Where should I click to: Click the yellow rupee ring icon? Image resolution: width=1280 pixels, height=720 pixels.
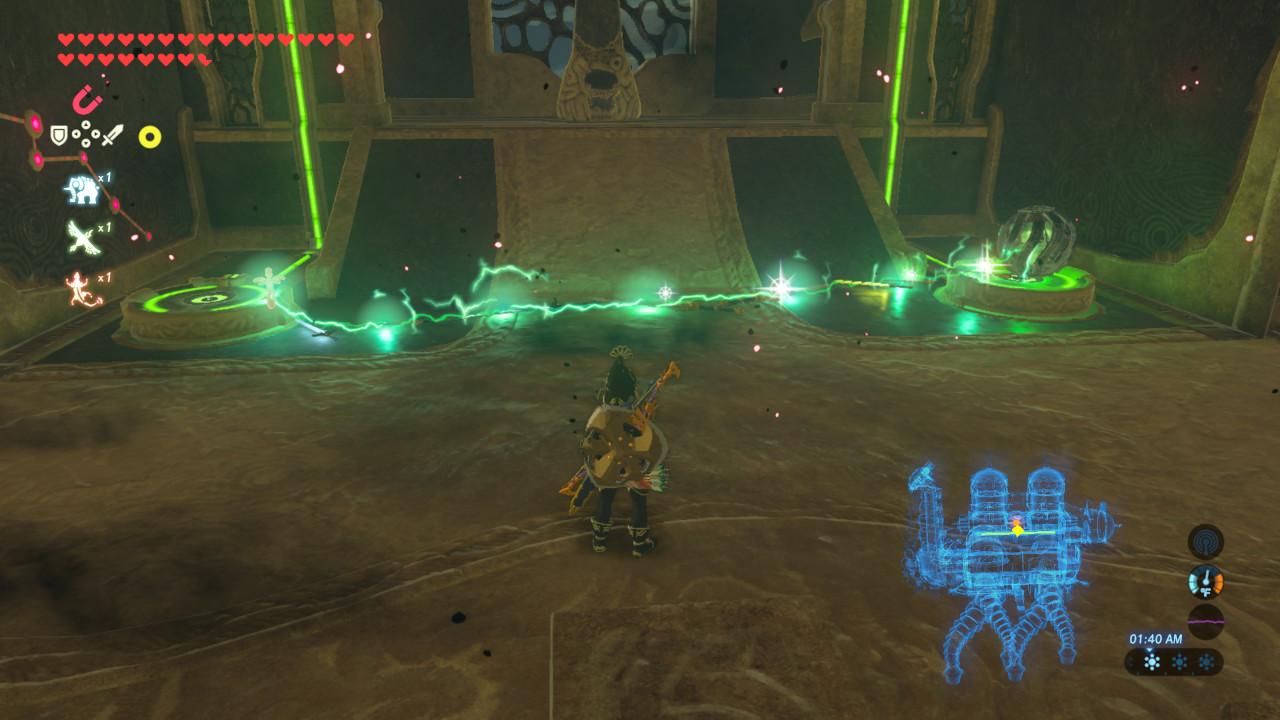[x=150, y=135]
